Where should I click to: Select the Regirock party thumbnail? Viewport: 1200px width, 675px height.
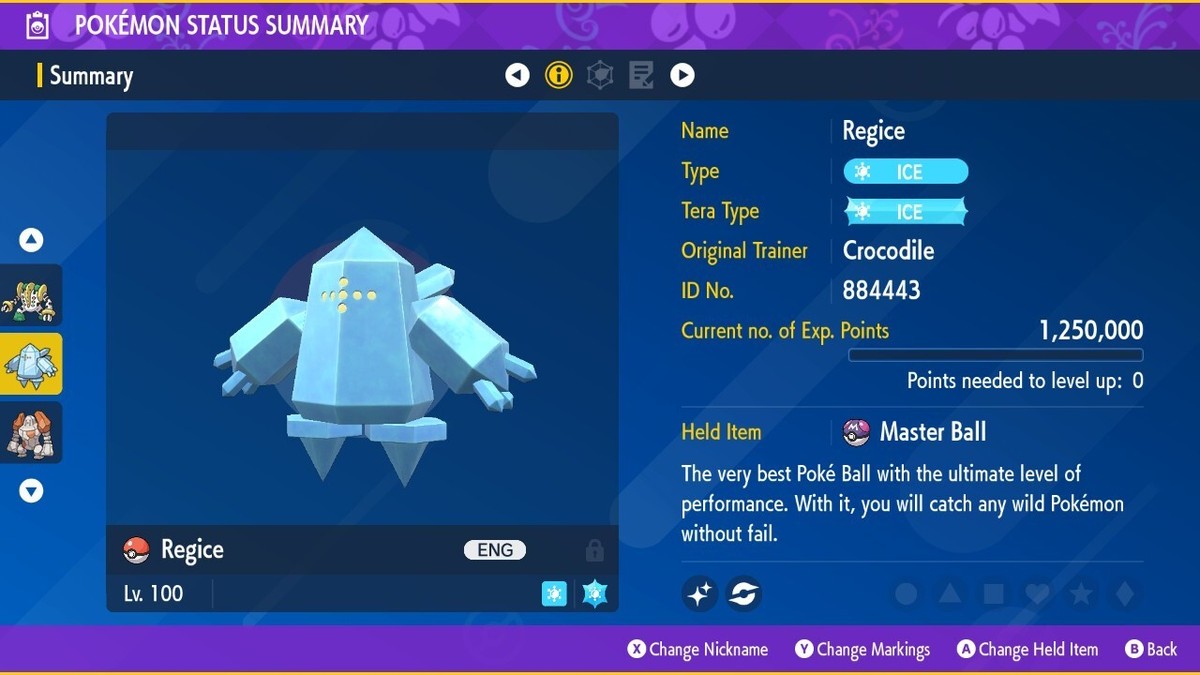pyautogui.click(x=31, y=432)
